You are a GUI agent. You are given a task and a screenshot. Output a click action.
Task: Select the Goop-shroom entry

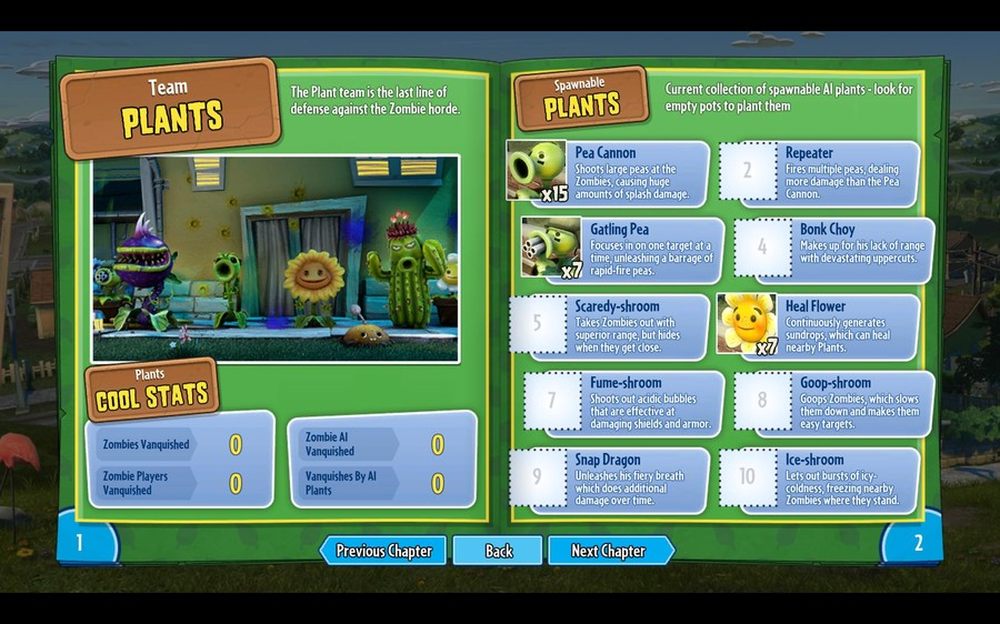[x=836, y=402]
